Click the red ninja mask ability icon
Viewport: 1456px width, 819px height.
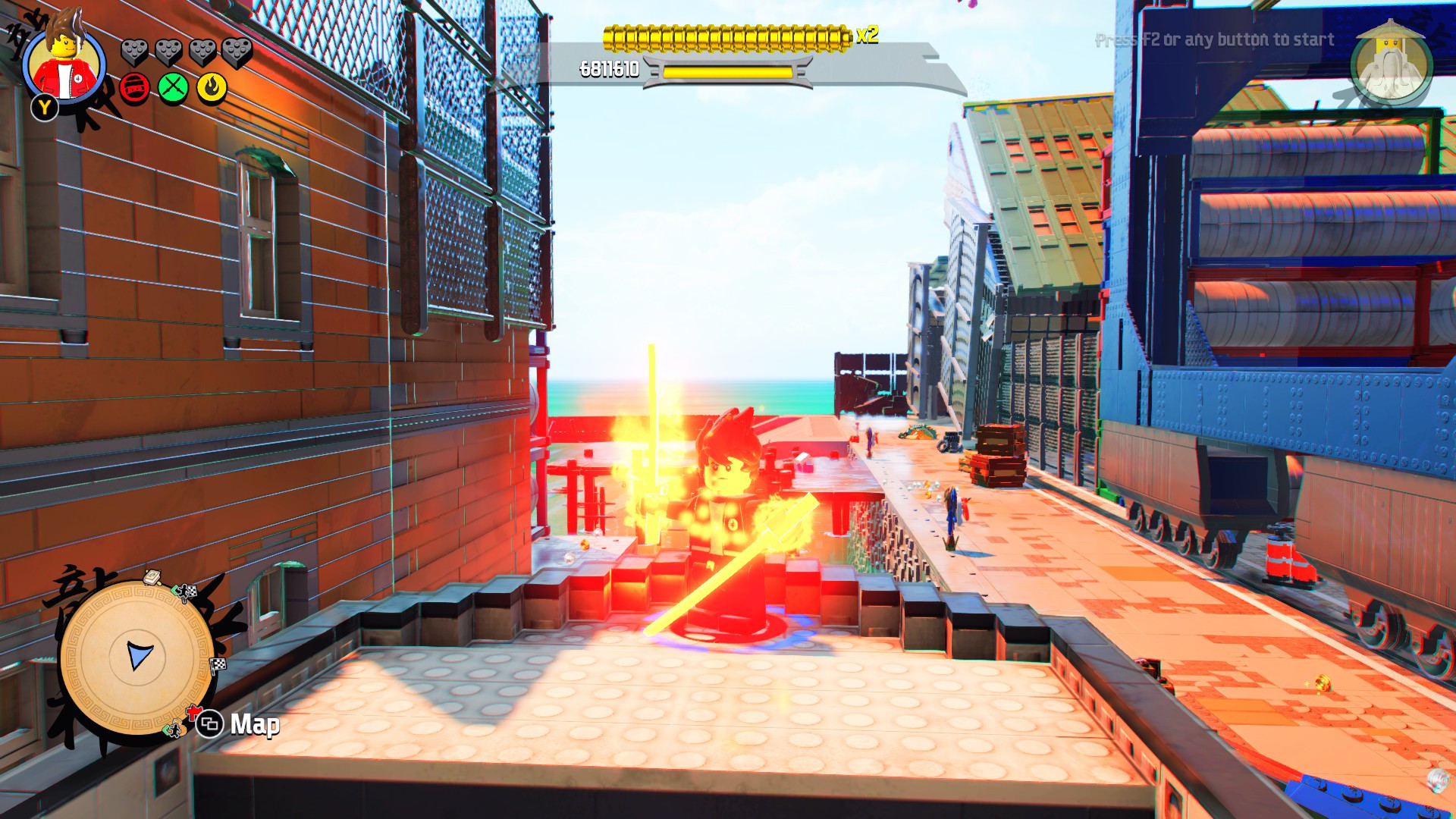134,88
